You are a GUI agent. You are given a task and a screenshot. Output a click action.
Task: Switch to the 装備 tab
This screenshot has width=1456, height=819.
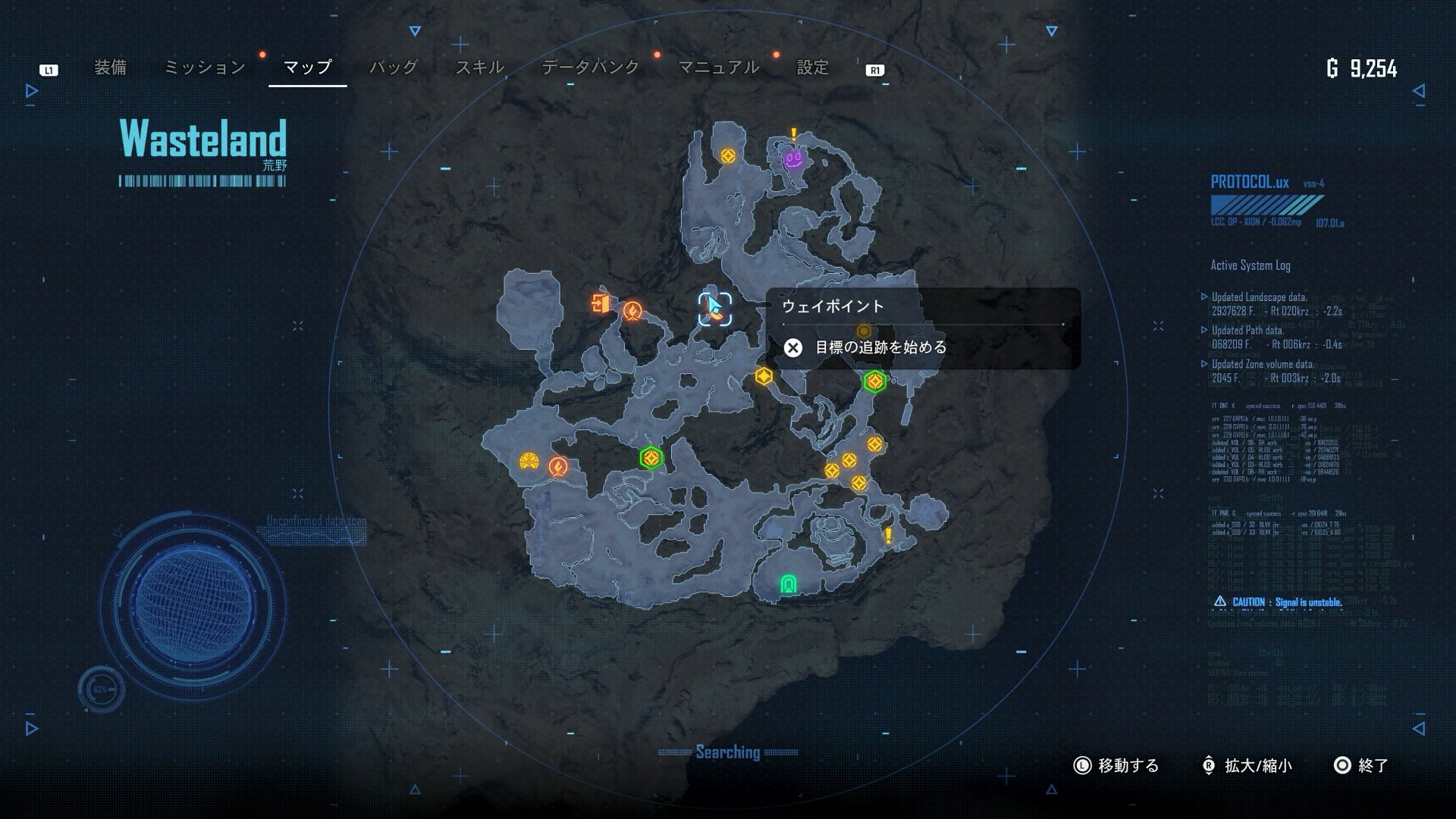tap(110, 67)
